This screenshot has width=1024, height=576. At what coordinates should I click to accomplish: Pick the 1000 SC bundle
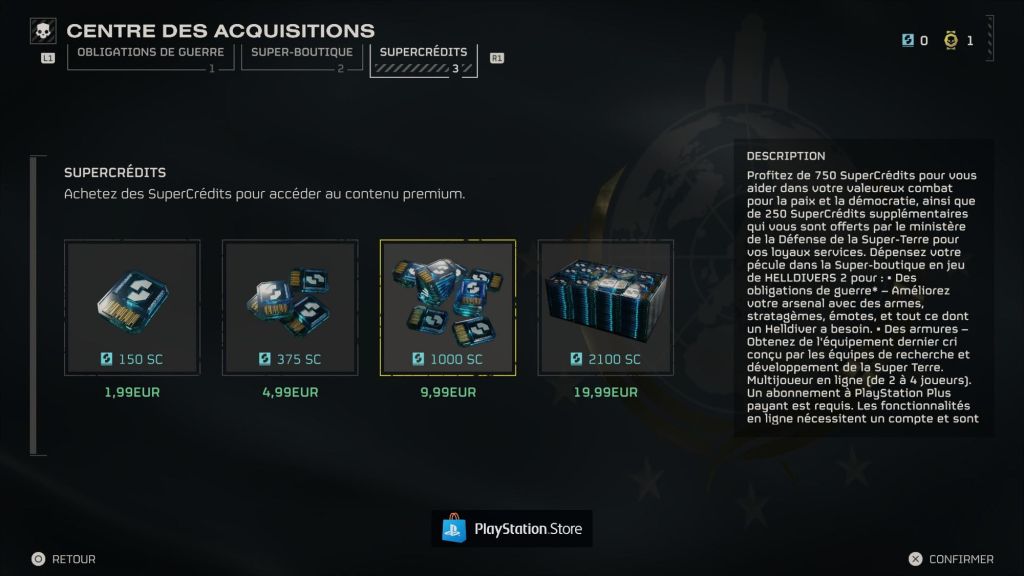[447, 307]
